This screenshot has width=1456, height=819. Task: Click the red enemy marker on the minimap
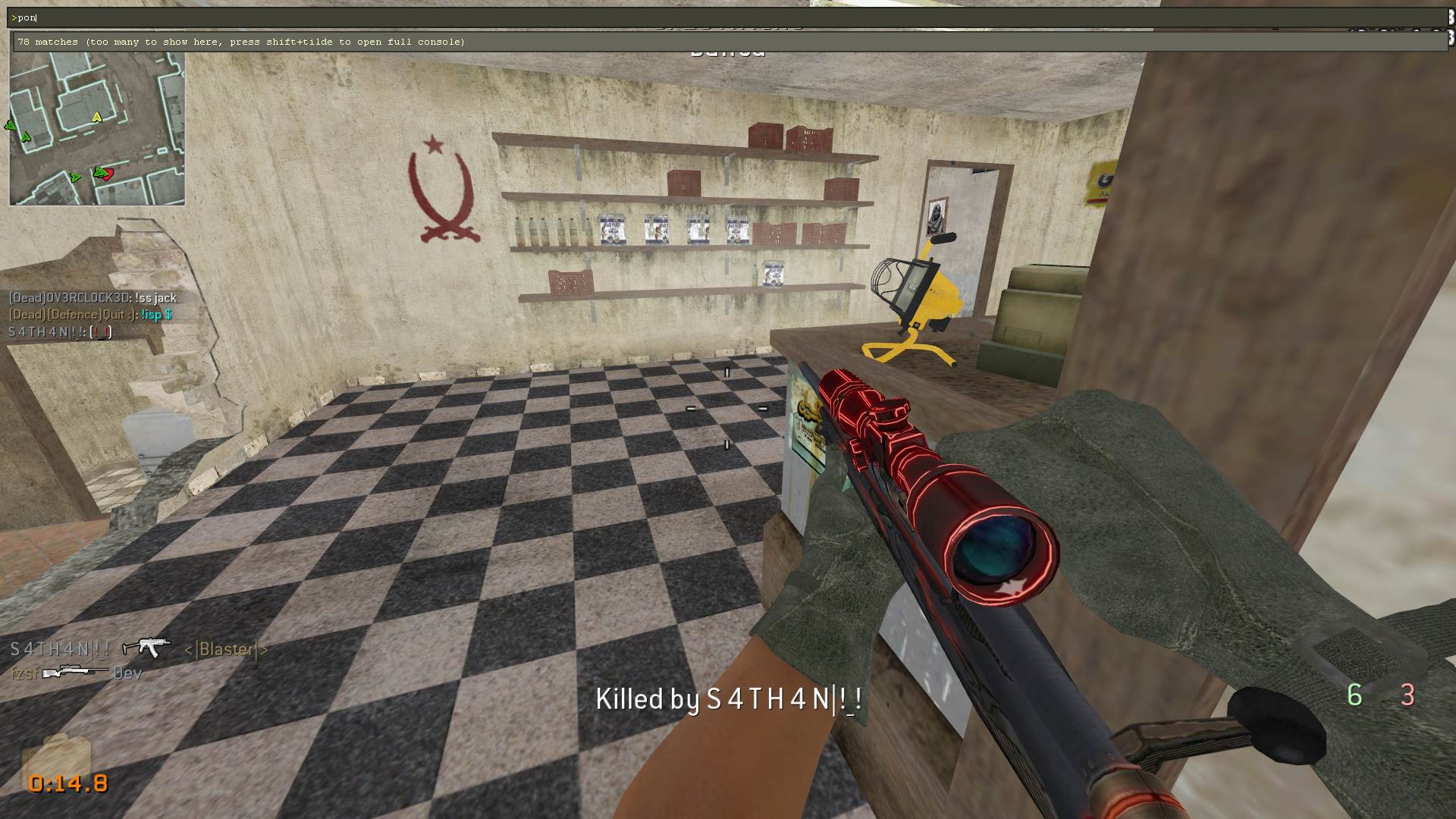click(x=108, y=174)
